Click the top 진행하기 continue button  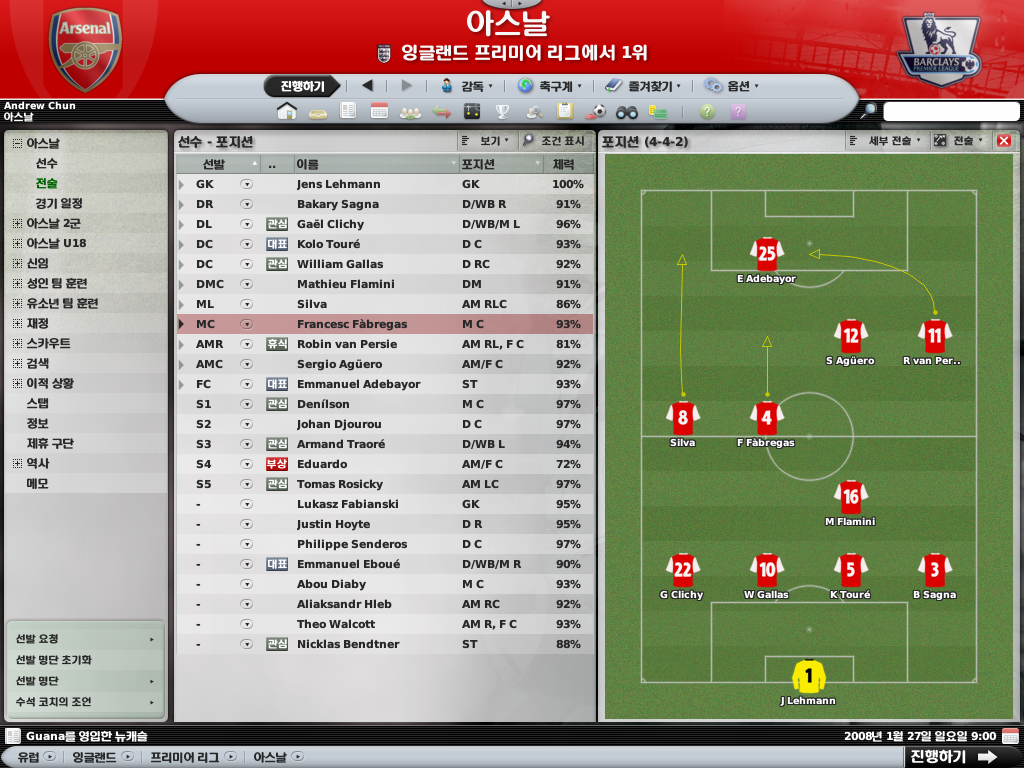coord(302,86)
